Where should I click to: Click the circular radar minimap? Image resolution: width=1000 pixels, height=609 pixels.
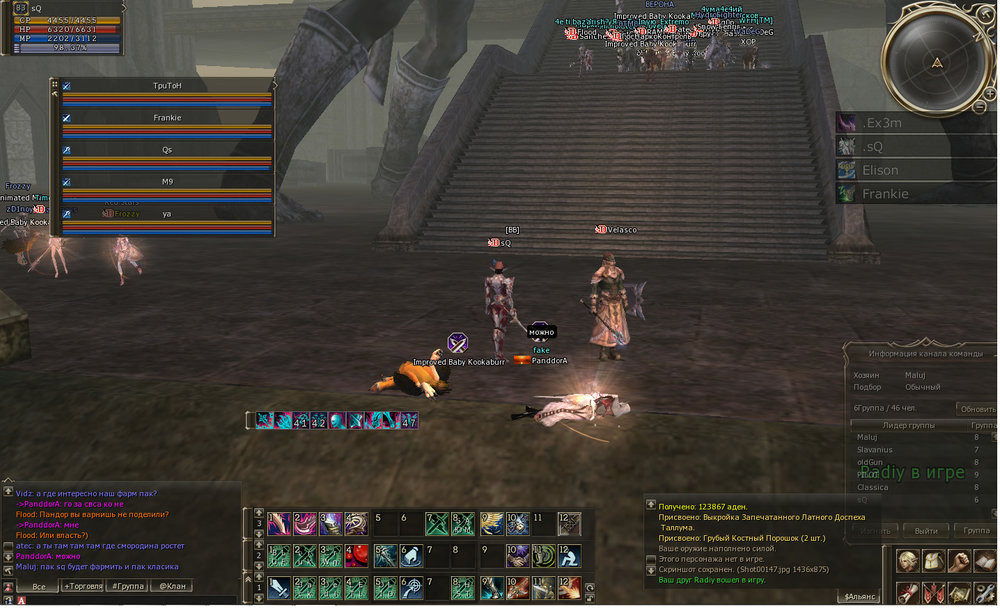click(x=935, y=61)
